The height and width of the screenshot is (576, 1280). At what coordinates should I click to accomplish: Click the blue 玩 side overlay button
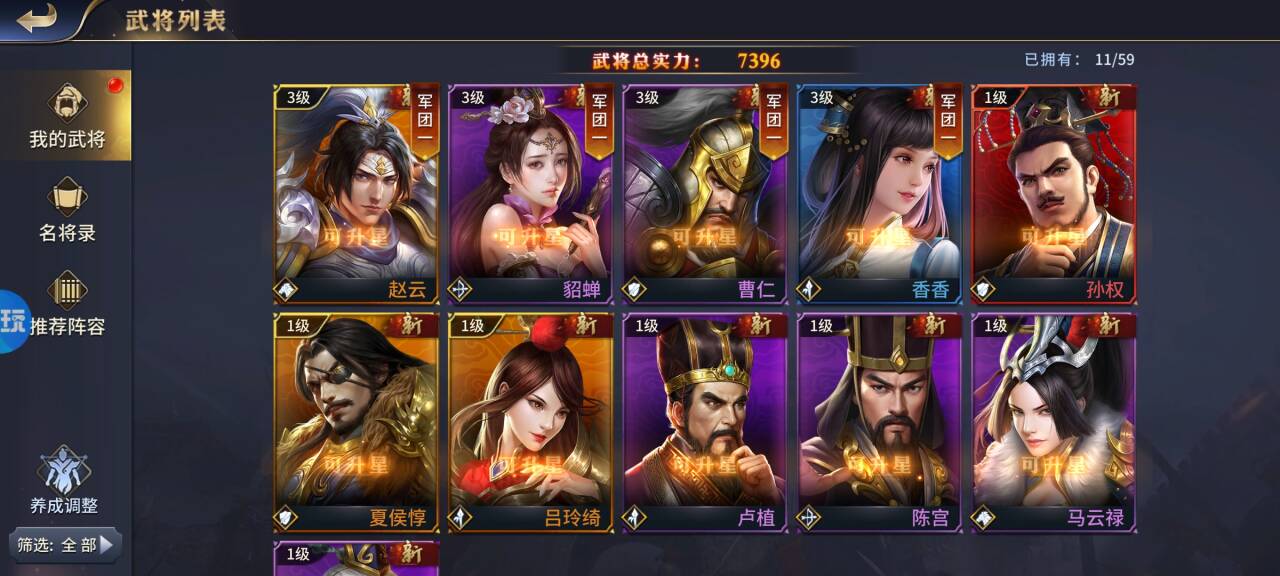[x=14, y=321]
